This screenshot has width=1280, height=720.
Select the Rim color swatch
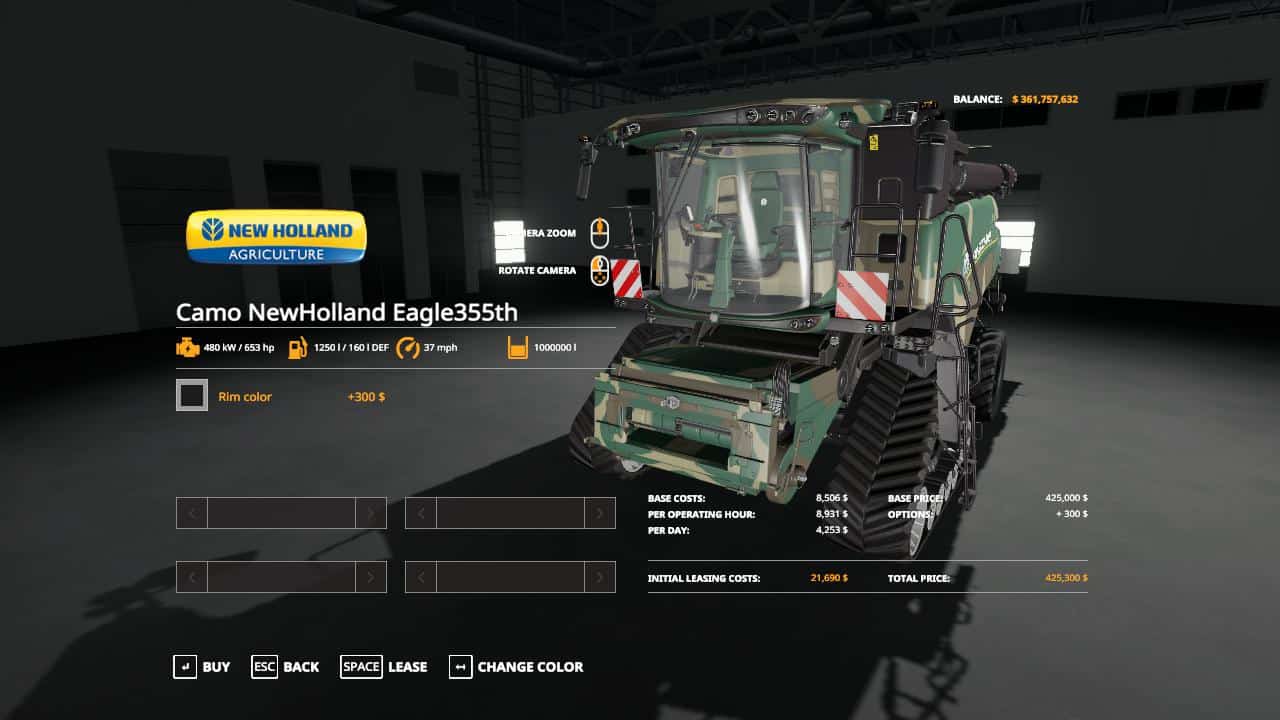tap(192, 396)
